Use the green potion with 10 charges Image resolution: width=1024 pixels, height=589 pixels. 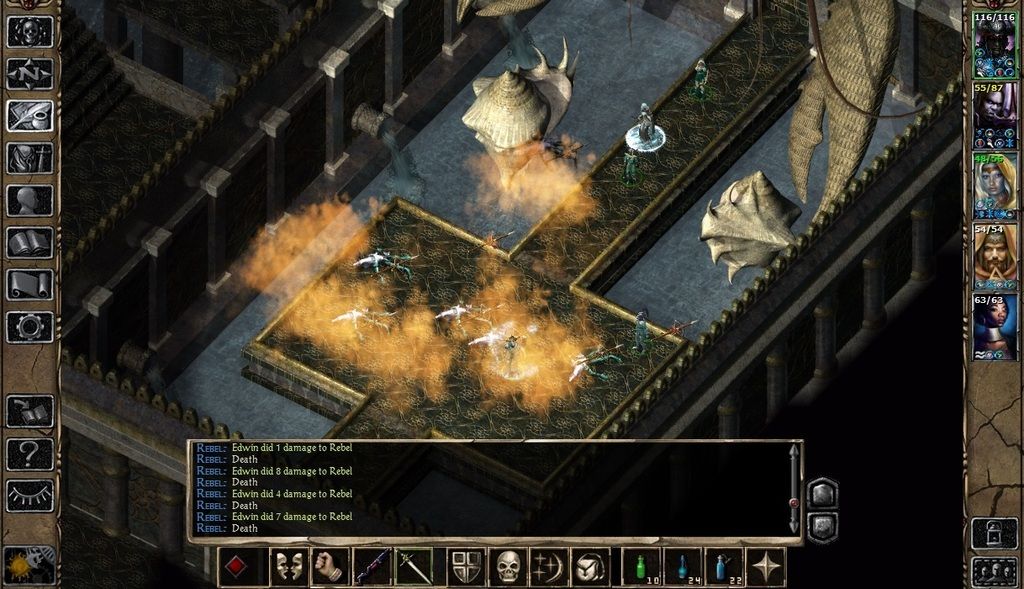[x=641, y=567]
